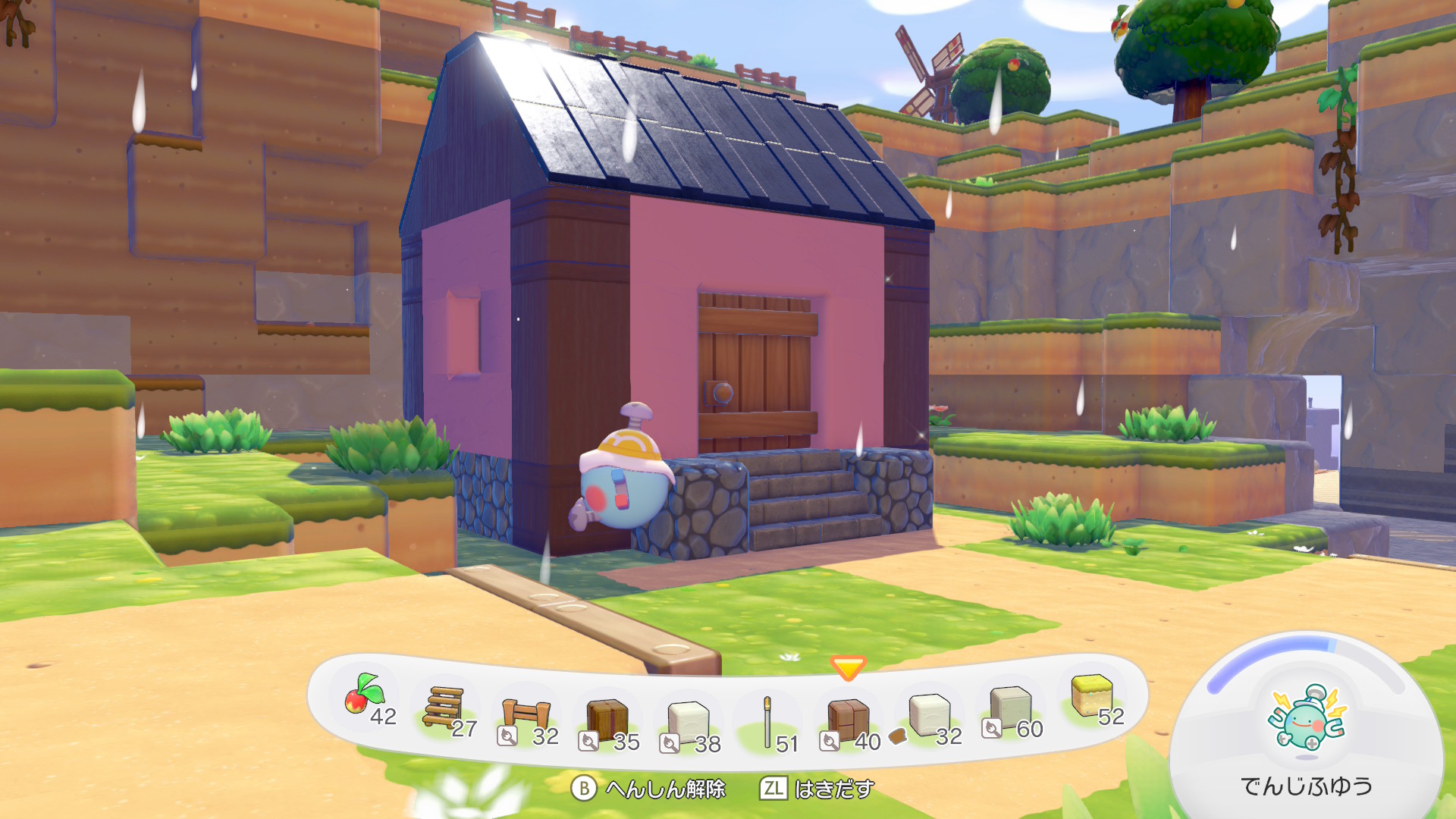Pick the dark wood block with 35

[x=607, y=719]
